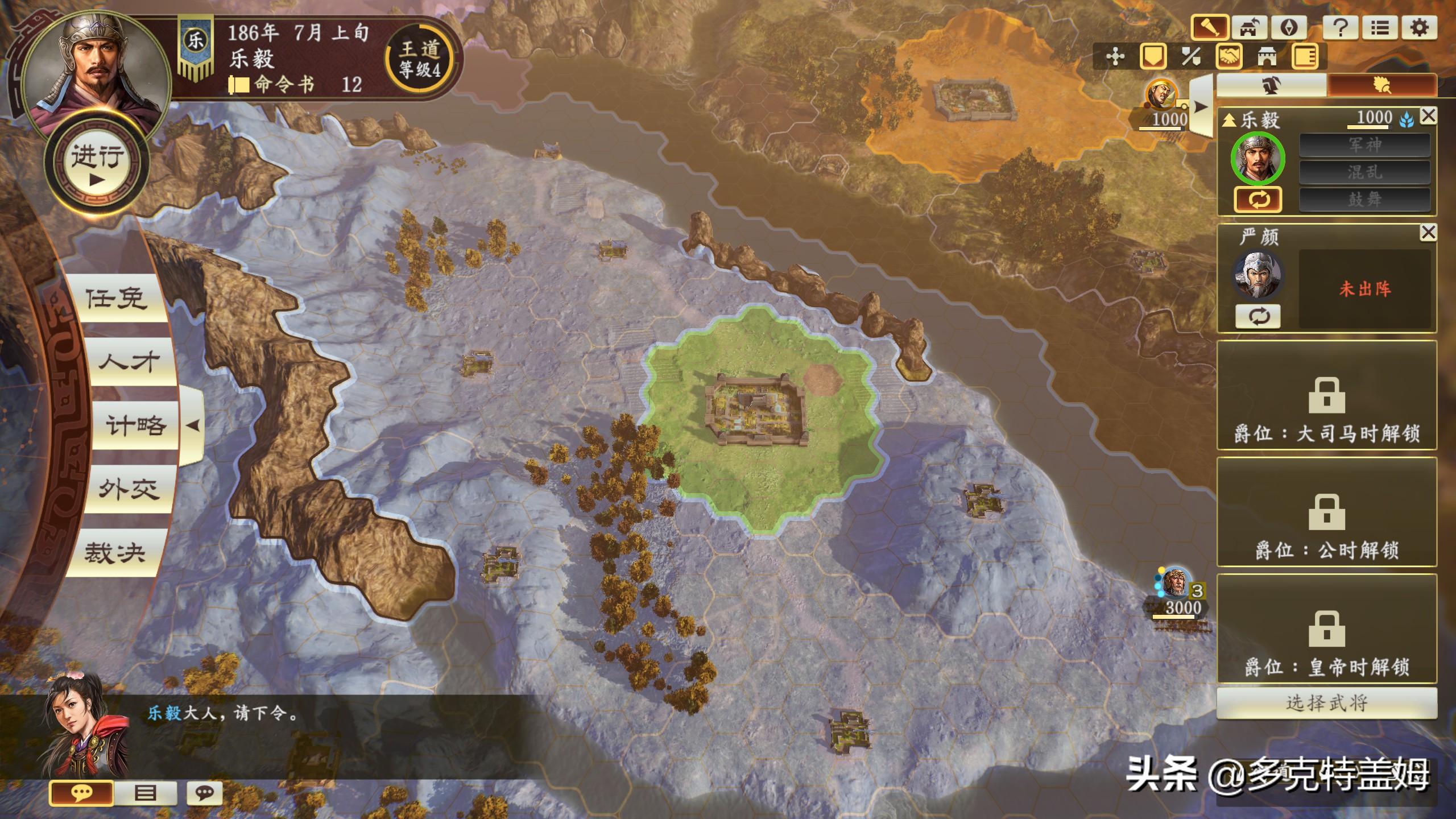This screenshot has height=819, width=1456.
Task: Open the list menu icon beside the gear
Action: point(1380,27)
